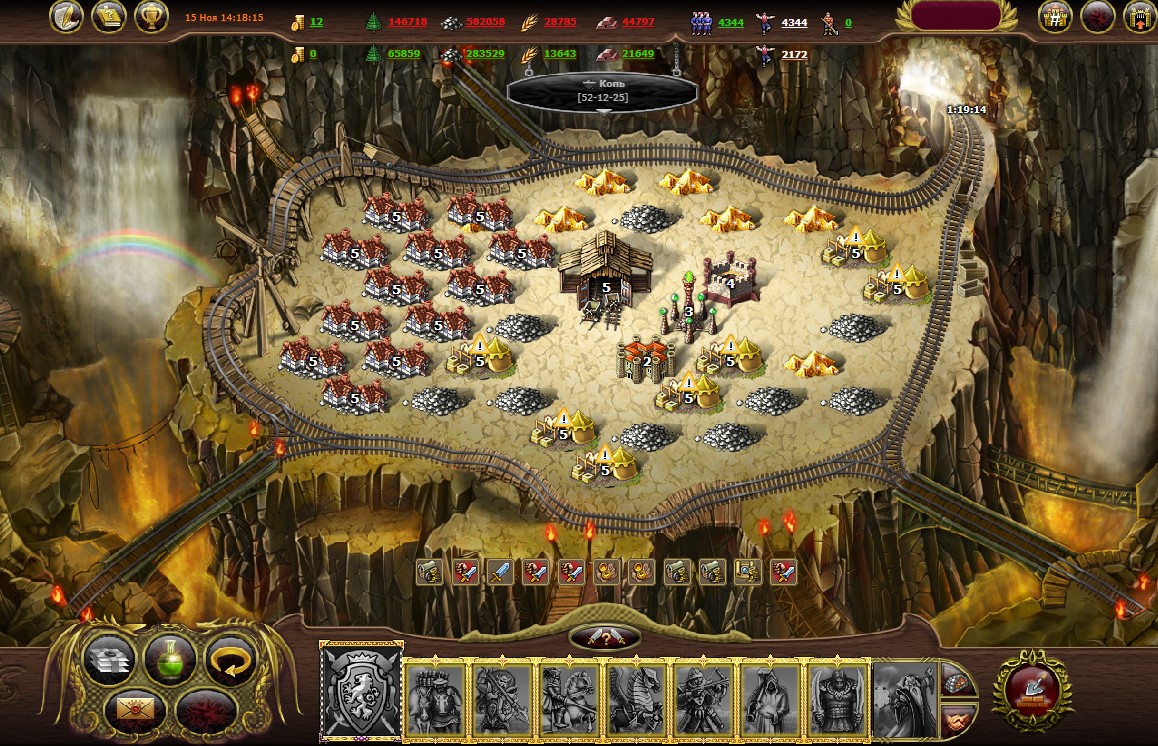Choose the hooded figure unit portrait

coord(770,697)
